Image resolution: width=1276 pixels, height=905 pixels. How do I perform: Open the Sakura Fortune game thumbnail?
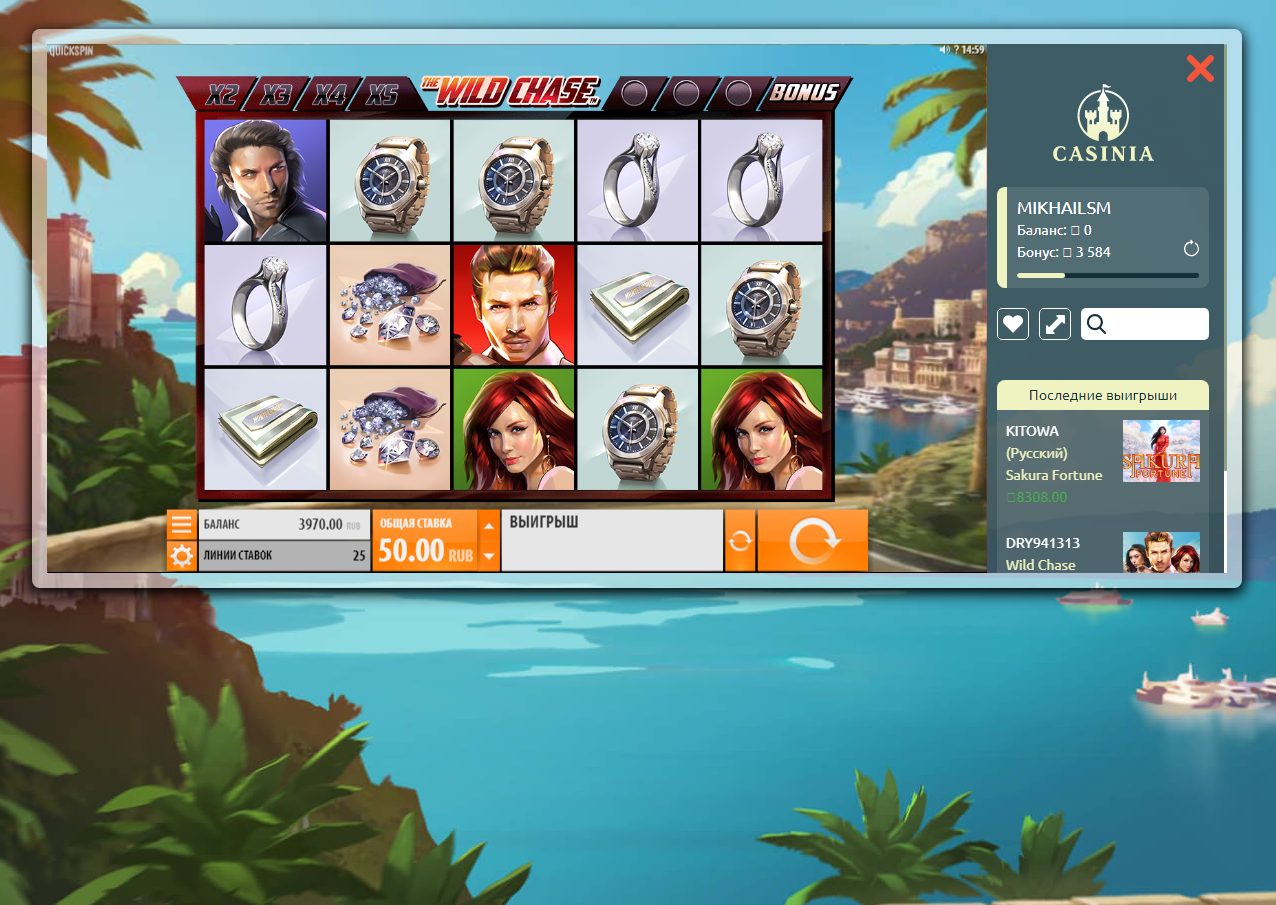coord(1160,451)
